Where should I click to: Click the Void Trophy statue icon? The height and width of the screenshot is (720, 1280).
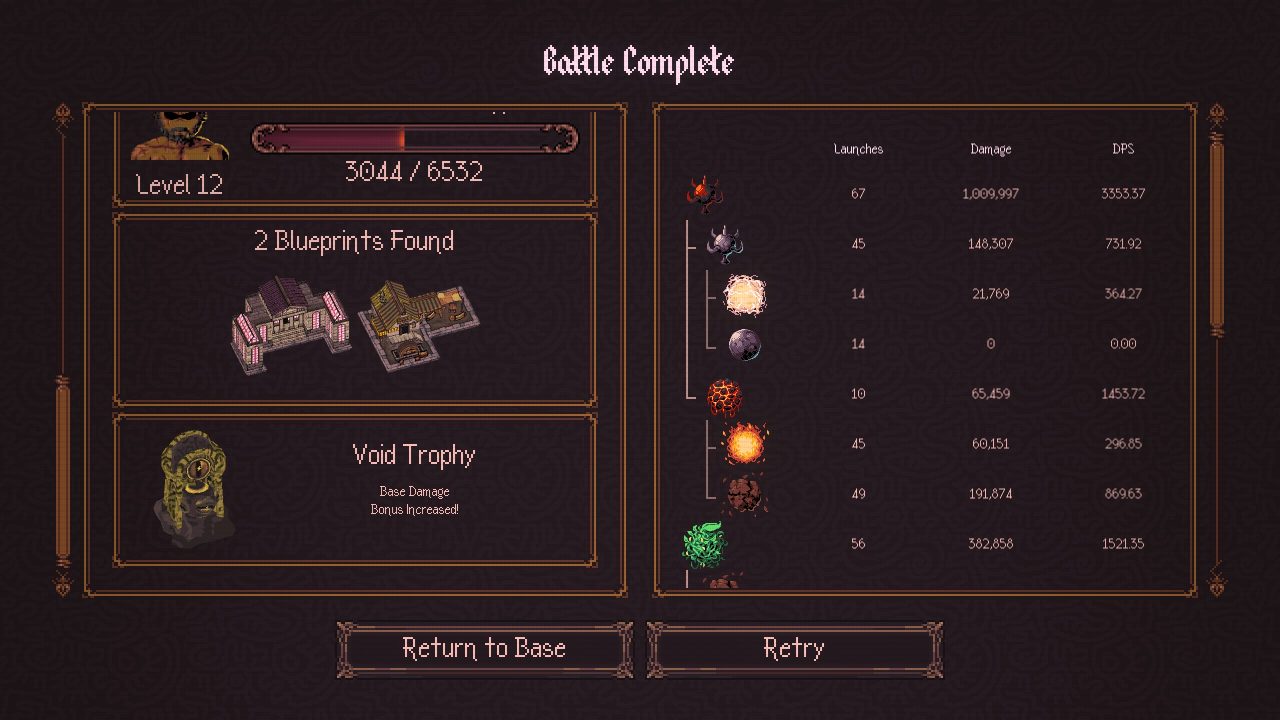[x=195, y=488]
